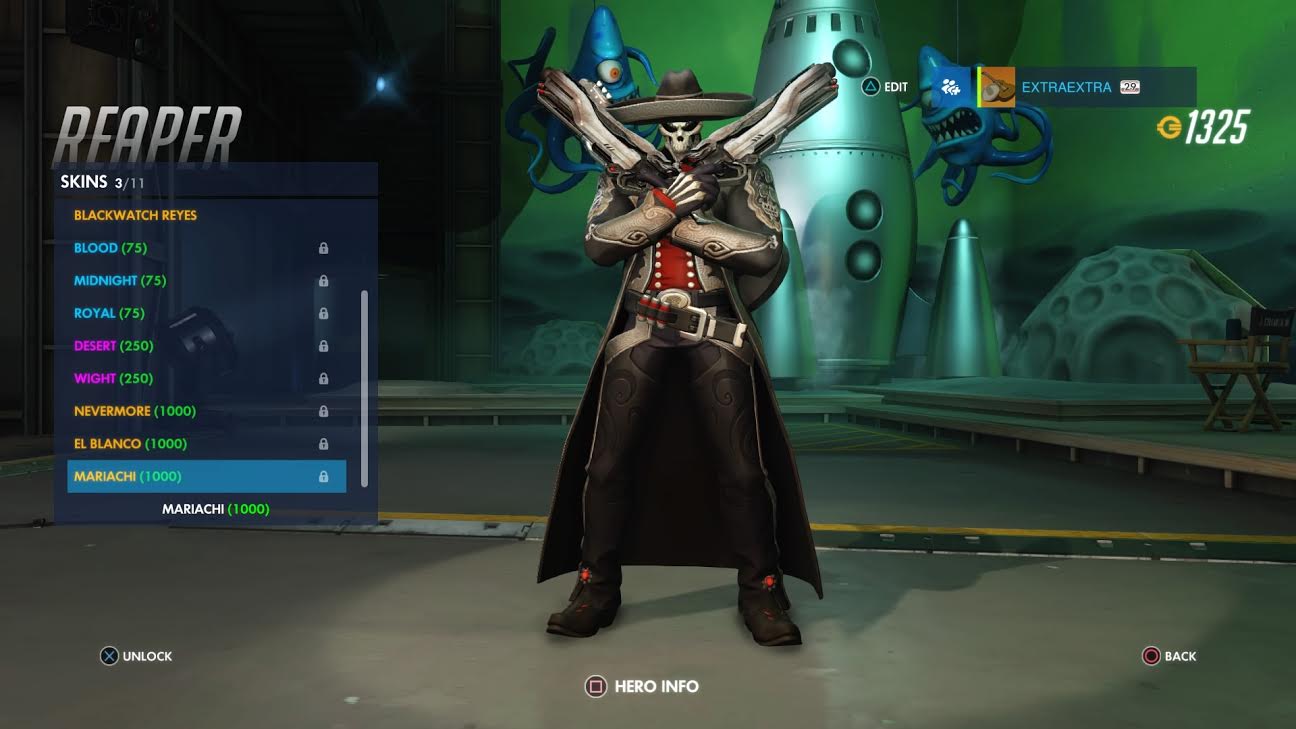The height and width of the screenshot is (729, 1296).
Task: Click the skins list scrollbar
Action: click(x=364, y=388)
